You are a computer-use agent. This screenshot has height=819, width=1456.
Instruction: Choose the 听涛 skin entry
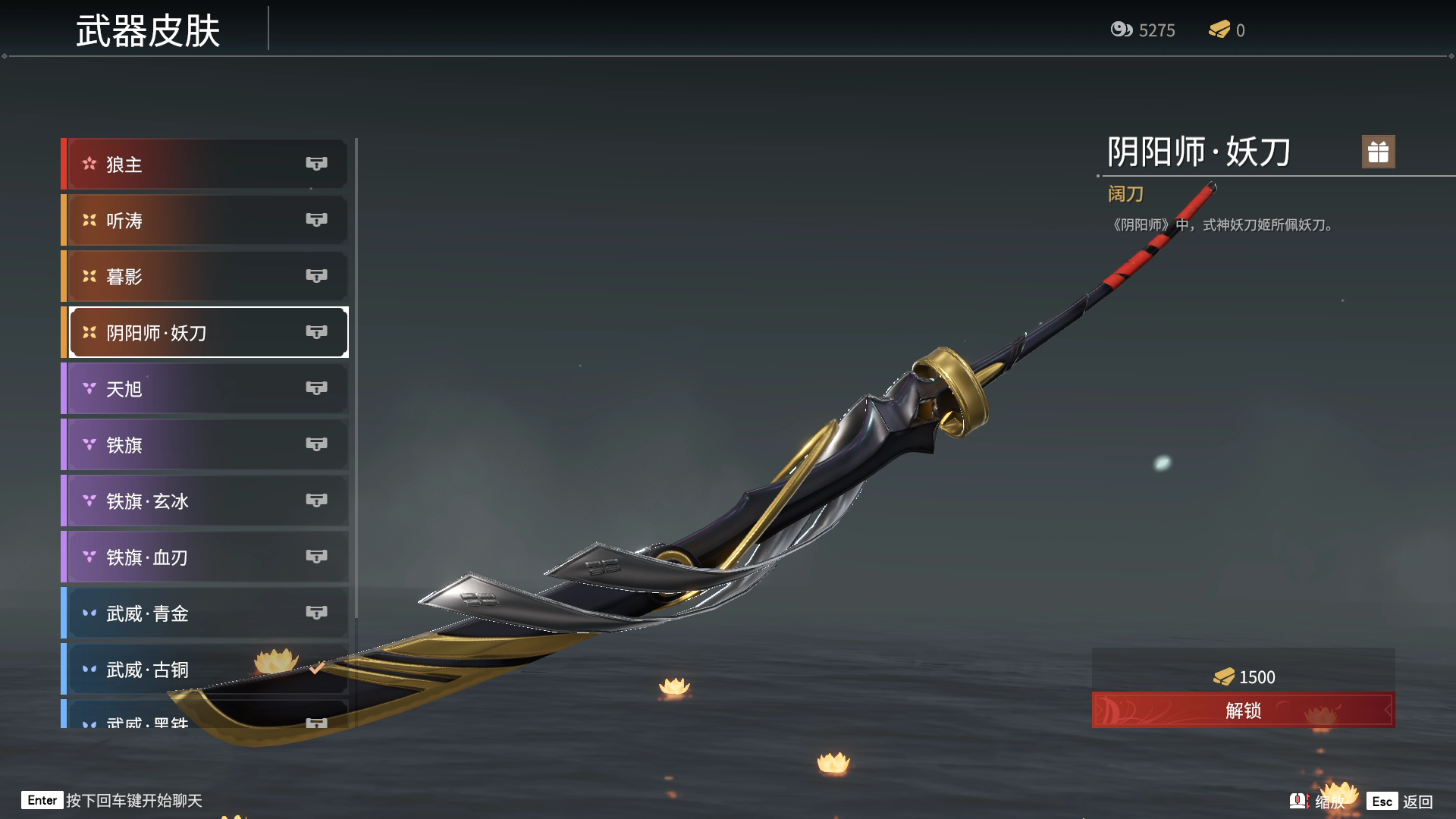coord(205,220)
